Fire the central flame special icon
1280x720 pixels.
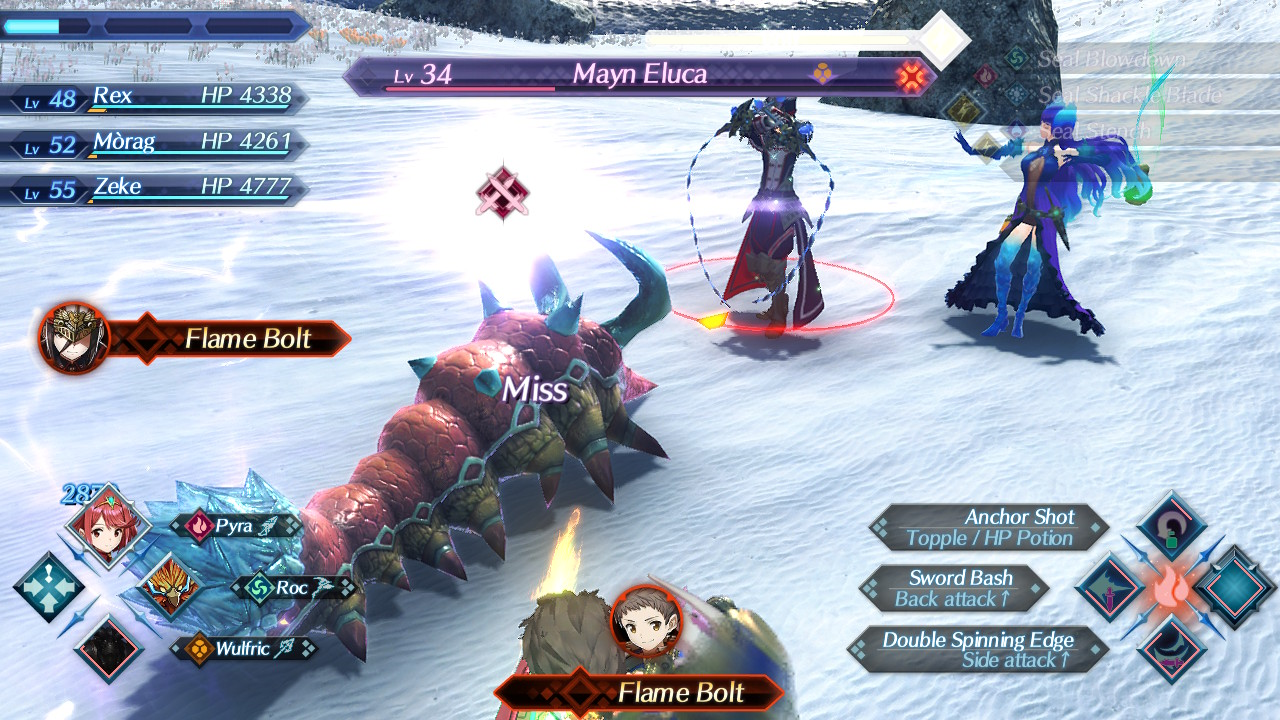(1170, 589)
